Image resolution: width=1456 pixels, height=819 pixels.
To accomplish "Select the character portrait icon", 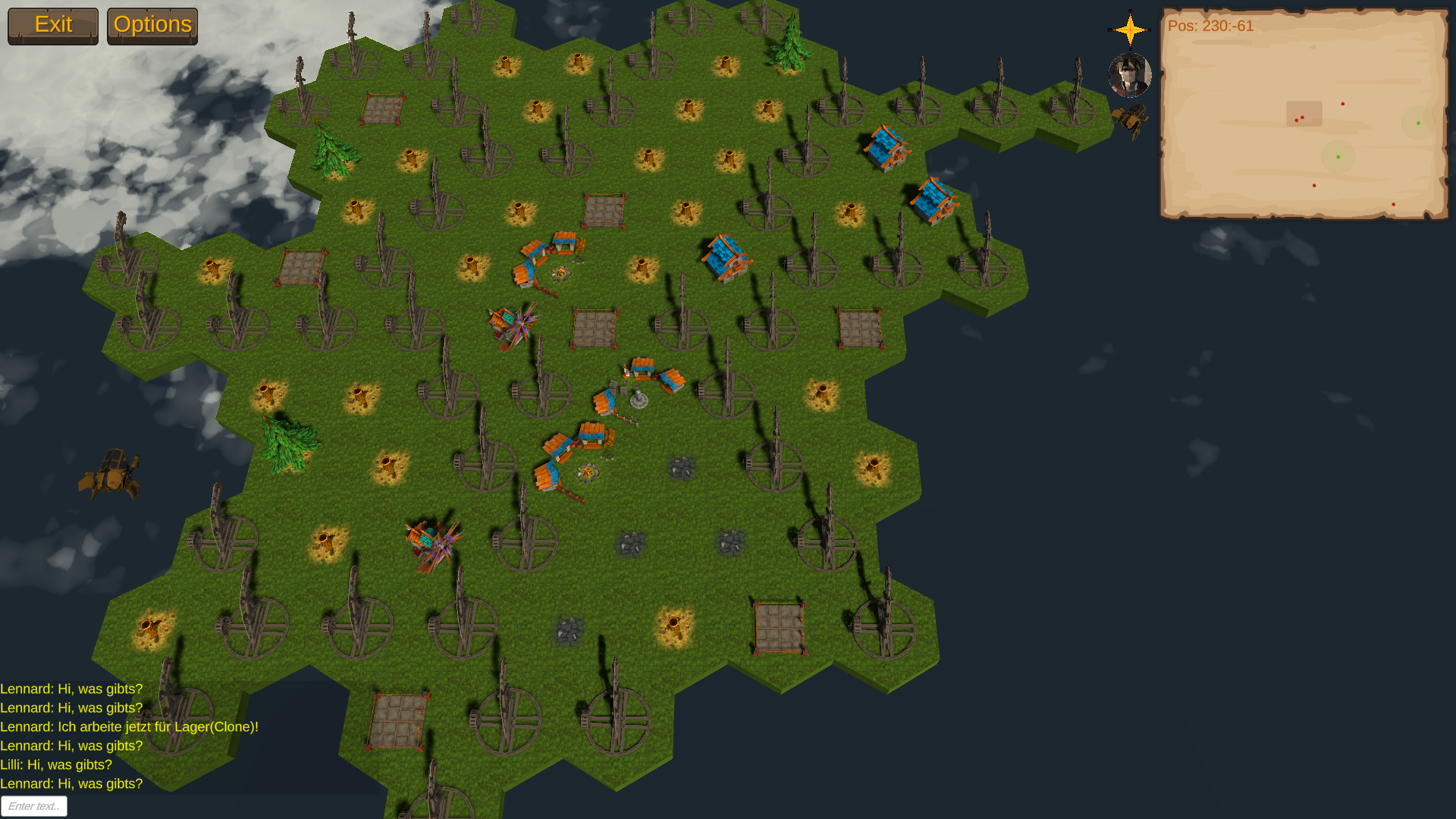I will [x=1130, y=75].
